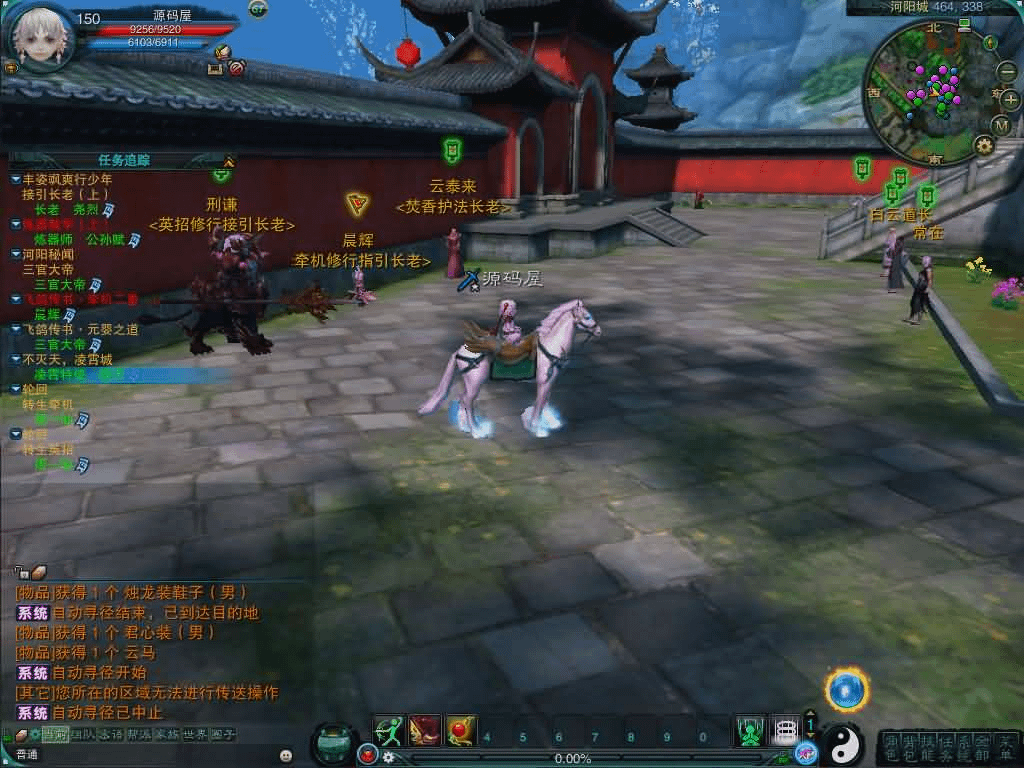The height and width of the screenshot is (768, 1024).
Task: Zoom out the minimap with minus button
Action: click(x=1006, y=71)
